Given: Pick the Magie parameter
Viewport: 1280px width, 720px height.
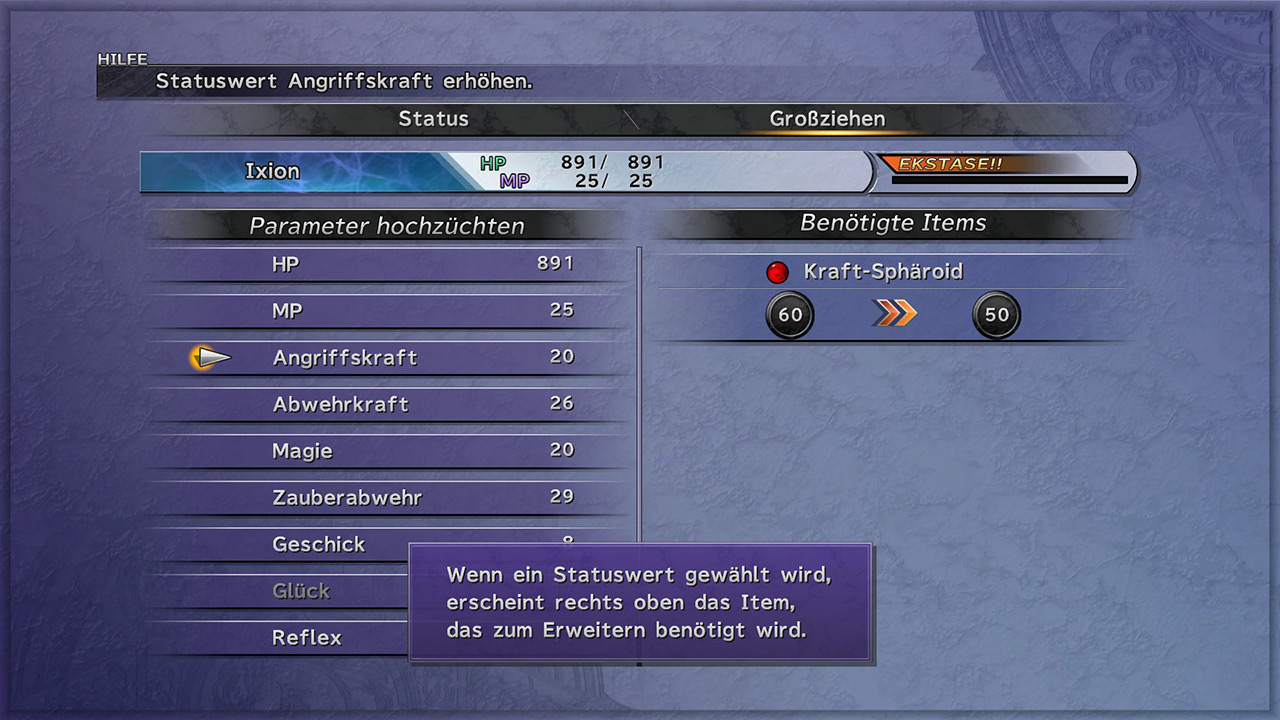Looking at the screenshot, I should (x=390, y=451).
